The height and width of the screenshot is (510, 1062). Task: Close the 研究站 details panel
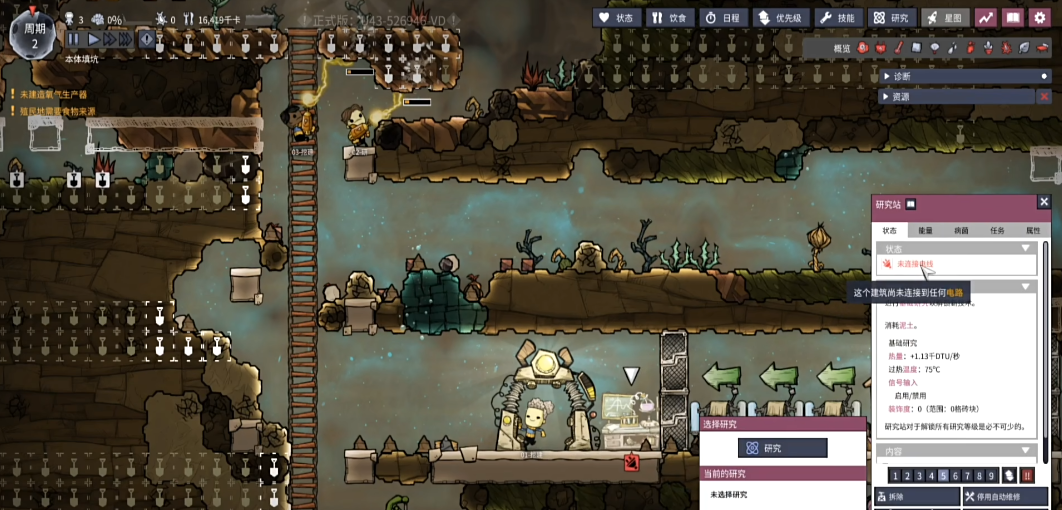point(1044,202)
